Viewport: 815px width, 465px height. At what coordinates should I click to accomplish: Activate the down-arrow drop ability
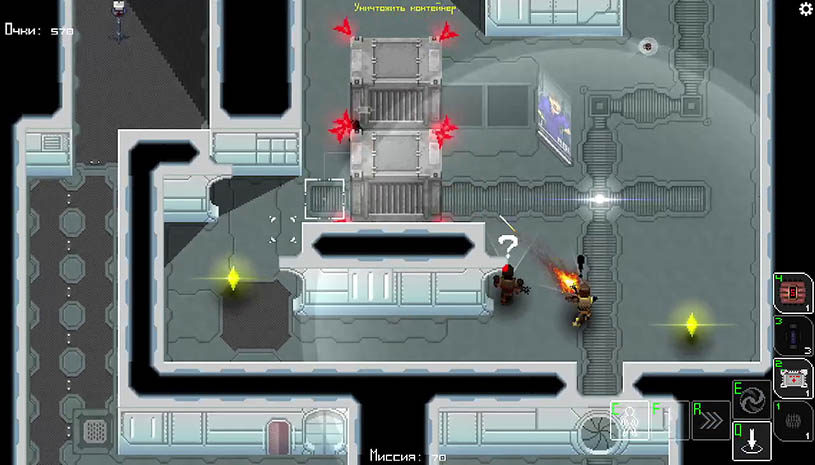752,439
